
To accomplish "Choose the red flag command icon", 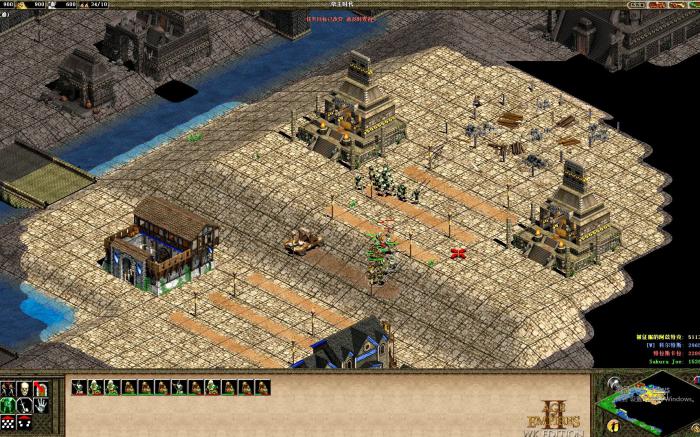I will pyautogui.click(x=40, y=387).
